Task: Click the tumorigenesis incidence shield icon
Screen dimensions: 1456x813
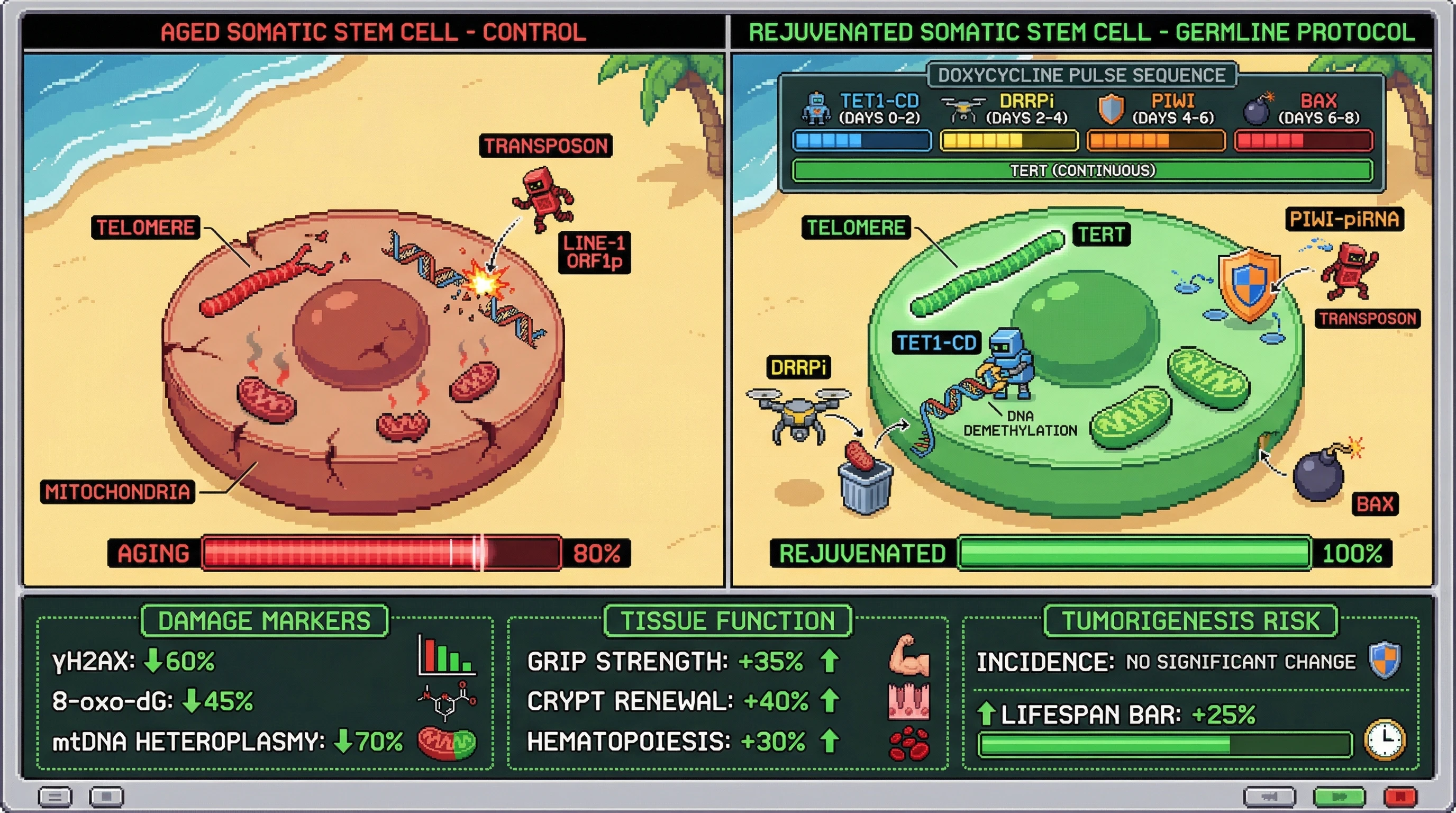Action: click(1385, 659)
